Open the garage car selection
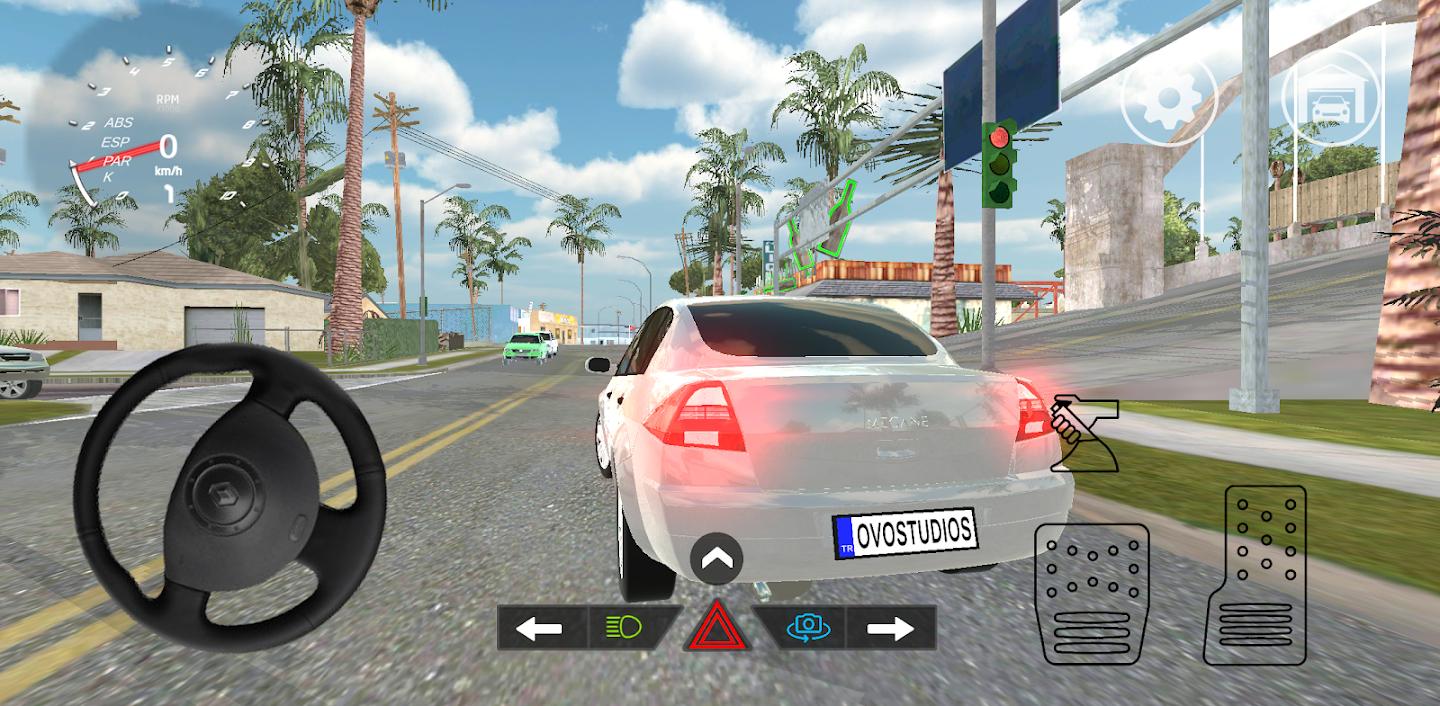 coord(1330,97)
